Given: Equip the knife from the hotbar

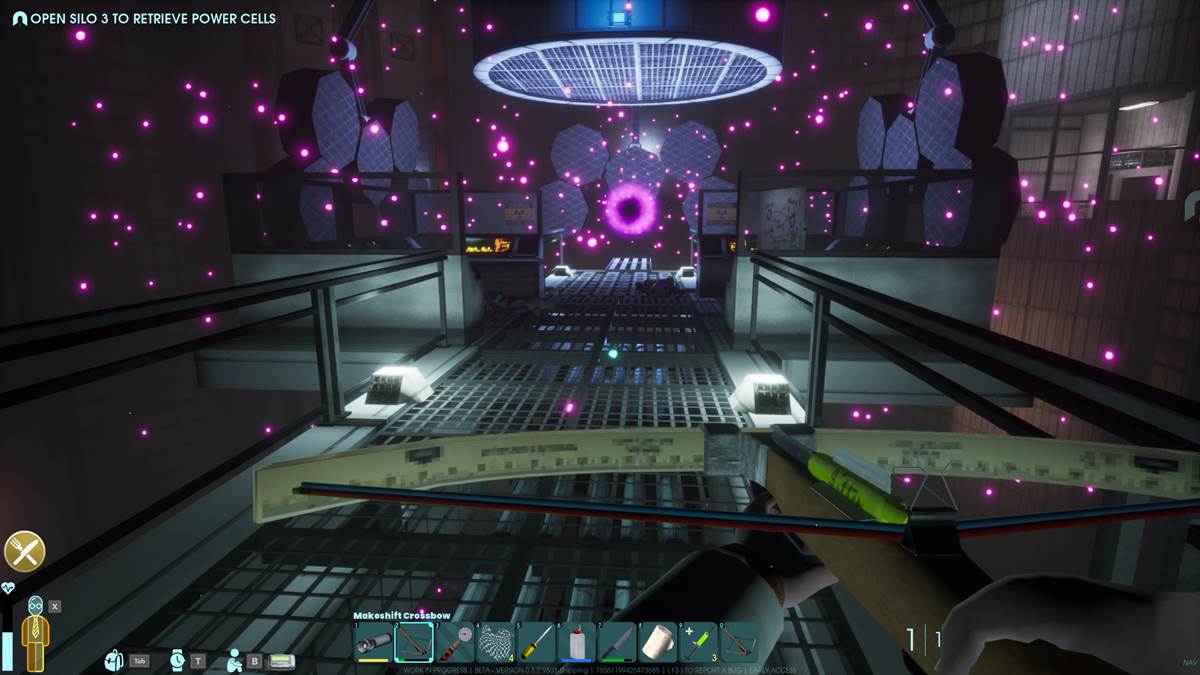Looking at the screenshot, I should 617,642.
